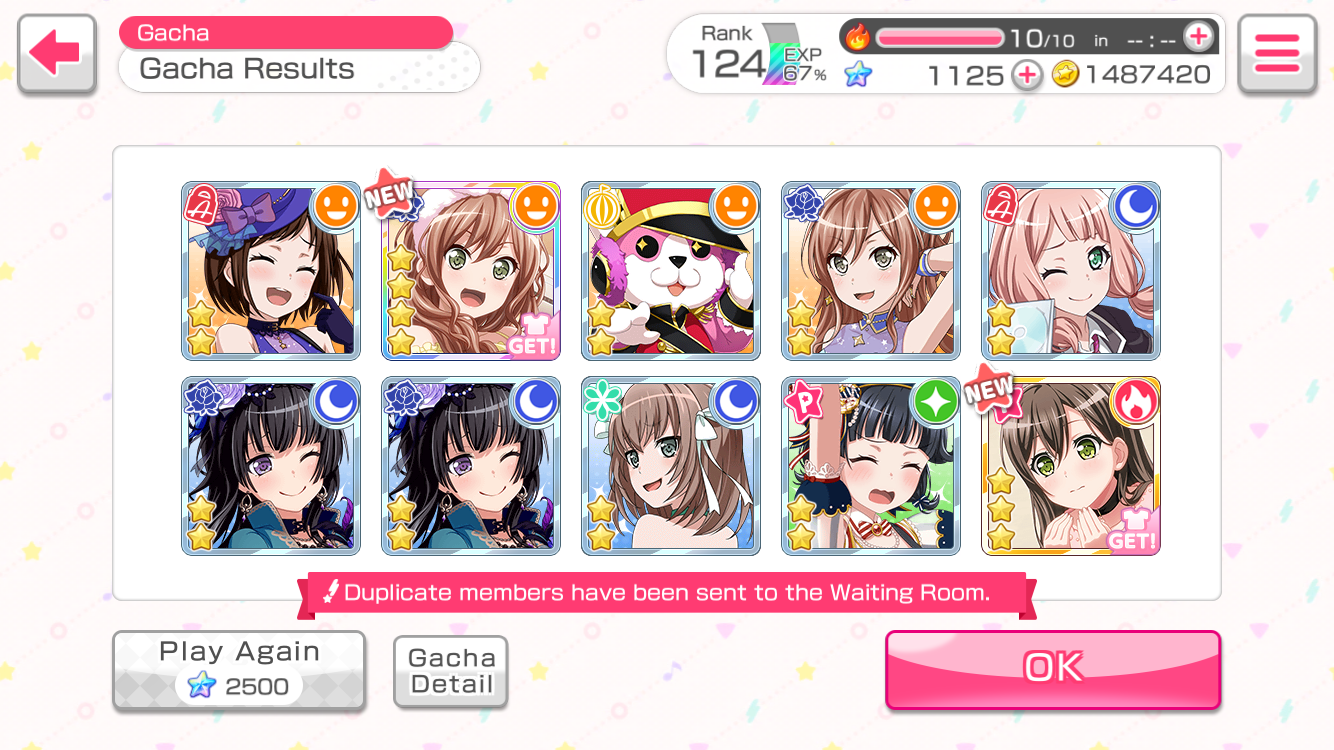Select the pink bear pirate card

[x=671, y=271]
